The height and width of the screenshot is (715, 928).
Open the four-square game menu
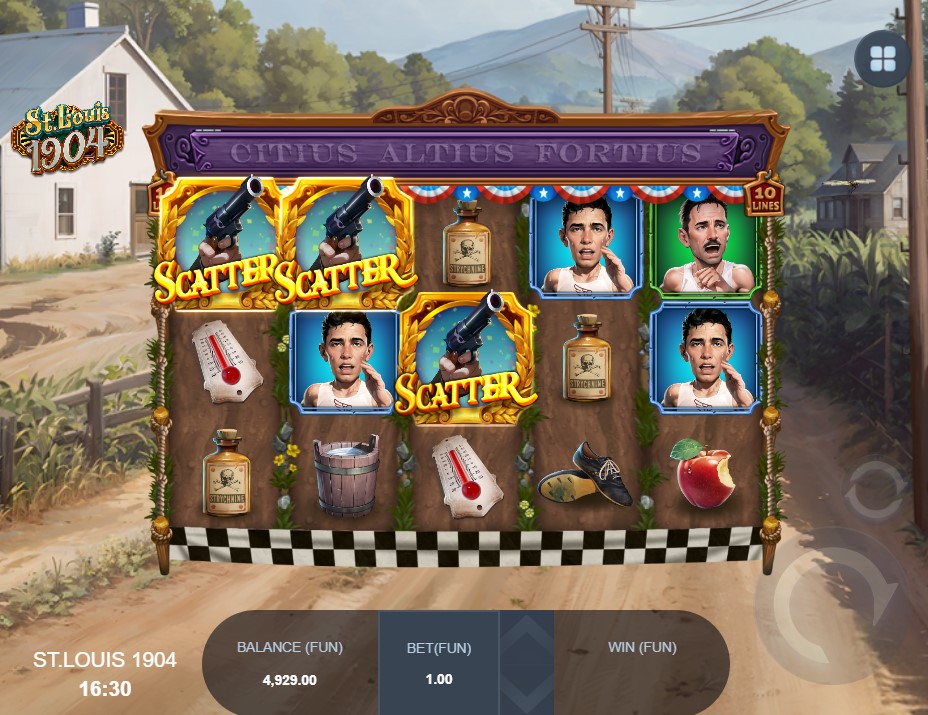882,59
